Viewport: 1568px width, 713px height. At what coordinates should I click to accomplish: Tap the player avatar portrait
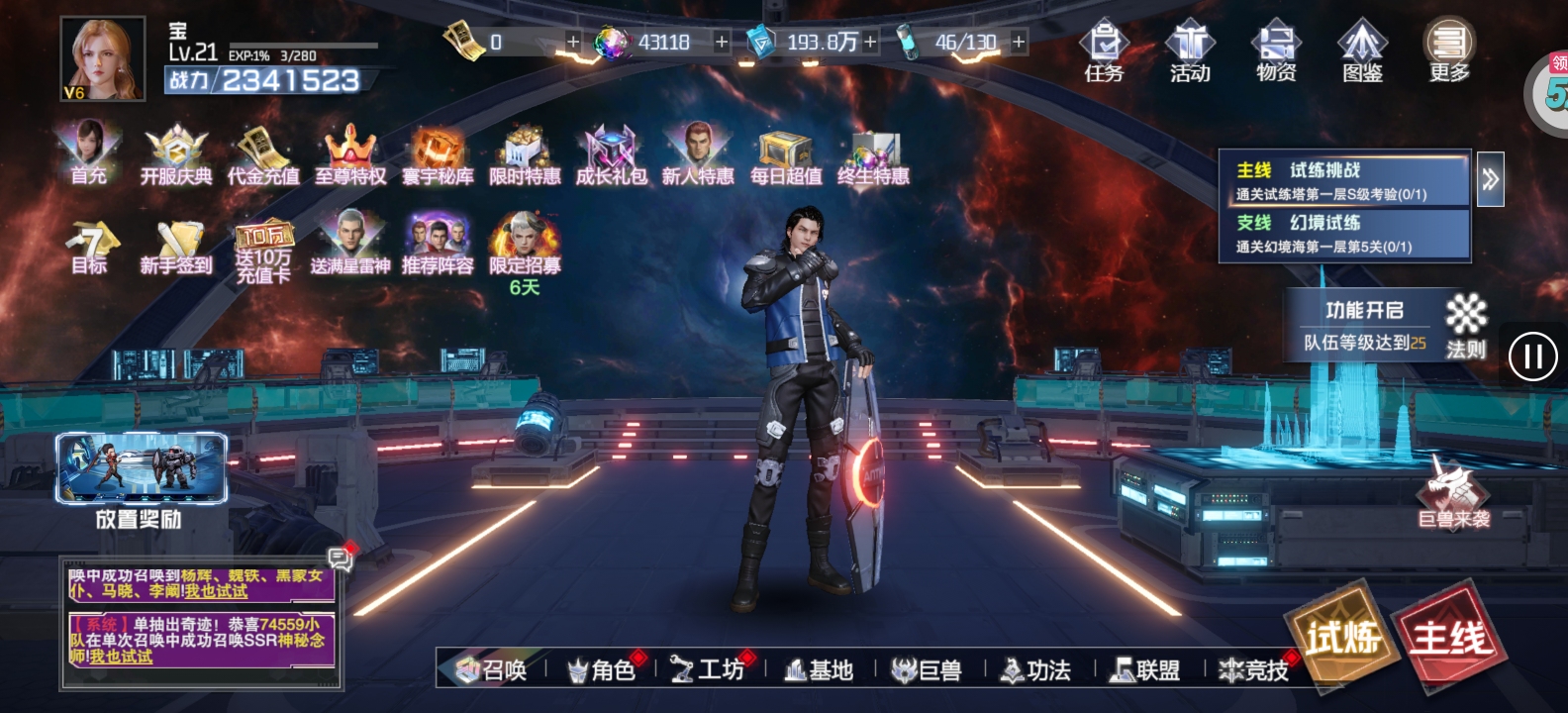[102, 58]
